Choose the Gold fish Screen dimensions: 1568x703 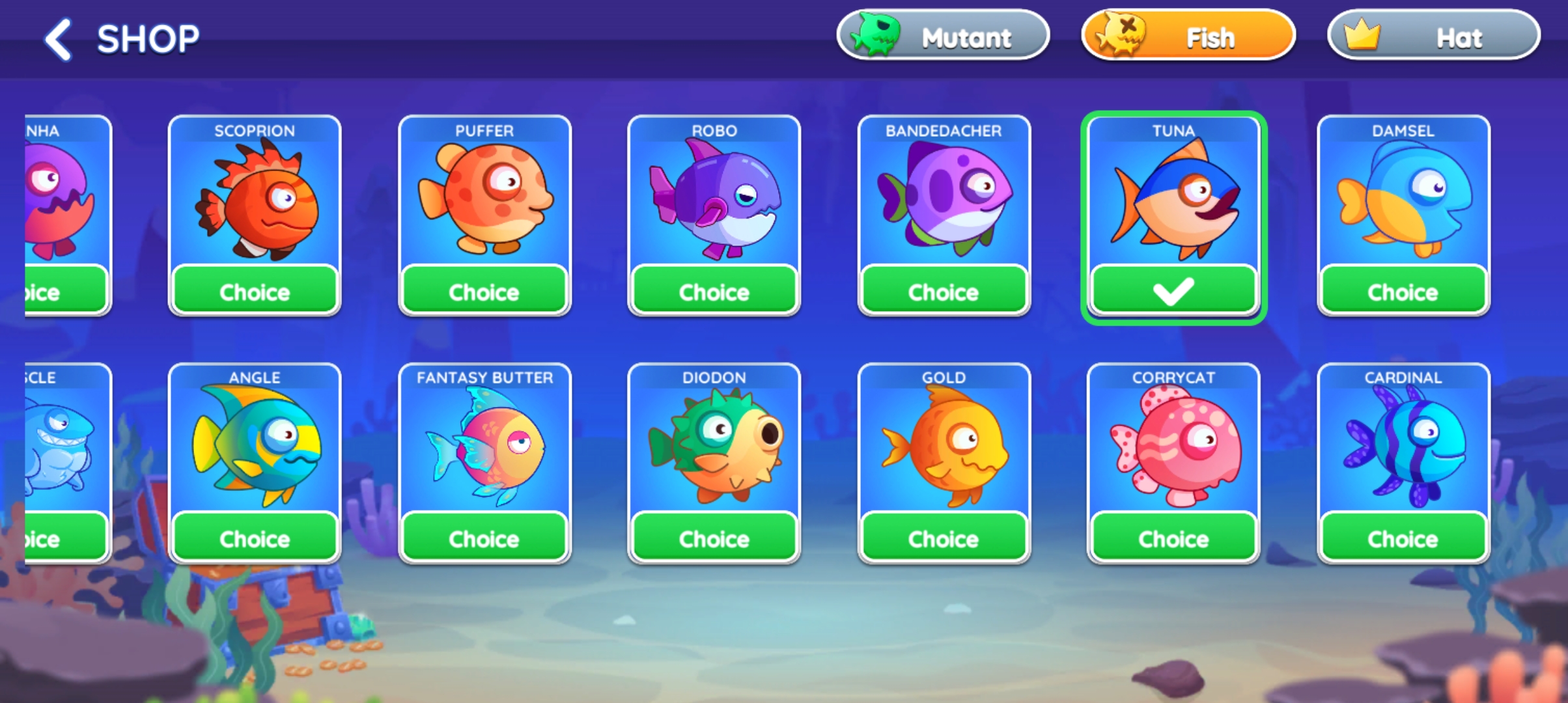point(944,538)
